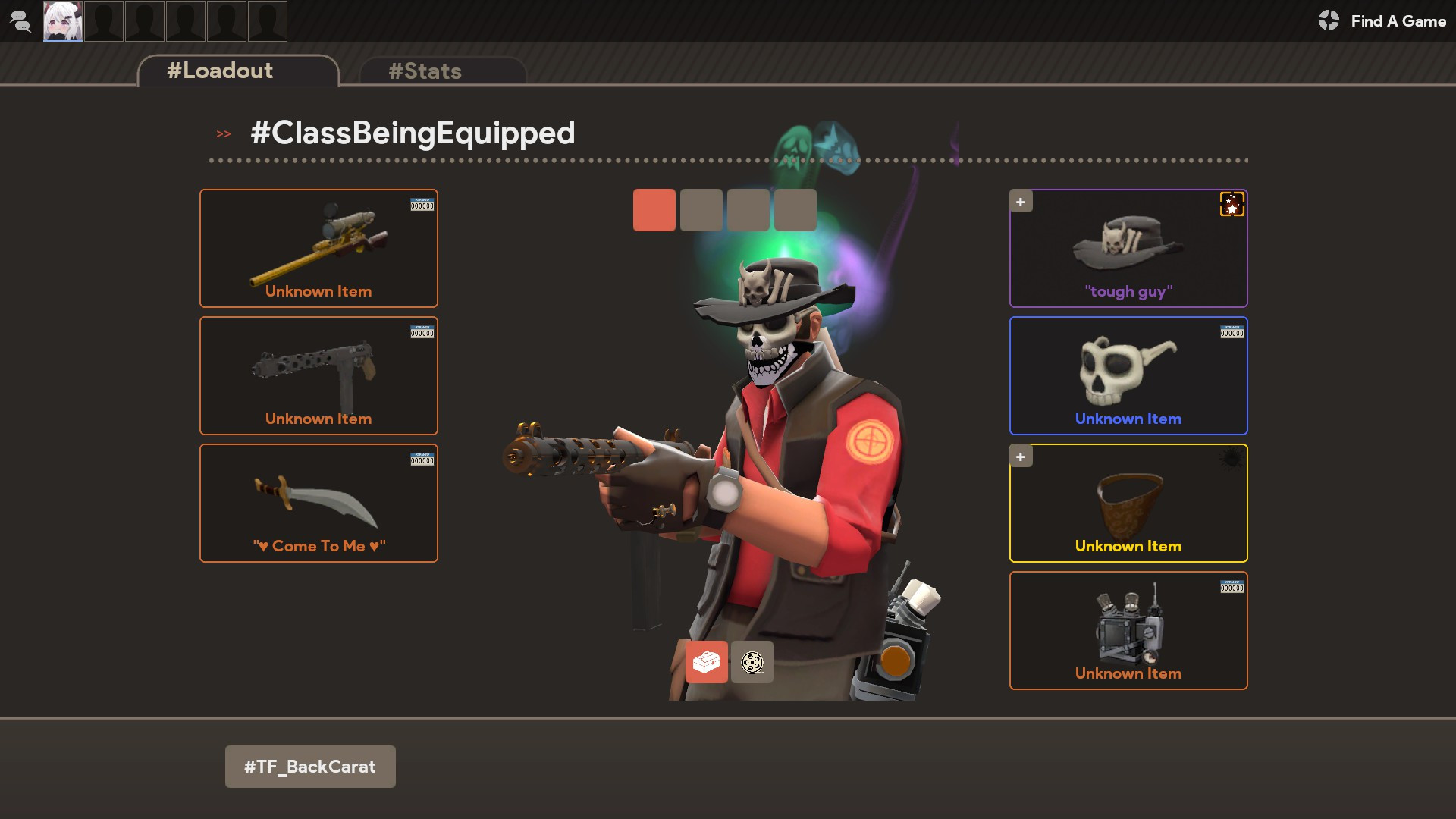This screenshot has height=819, width=1456.
Task: Click the arrows beside #ClassBeingEquipped heading
Action: [x=223, y=133]
